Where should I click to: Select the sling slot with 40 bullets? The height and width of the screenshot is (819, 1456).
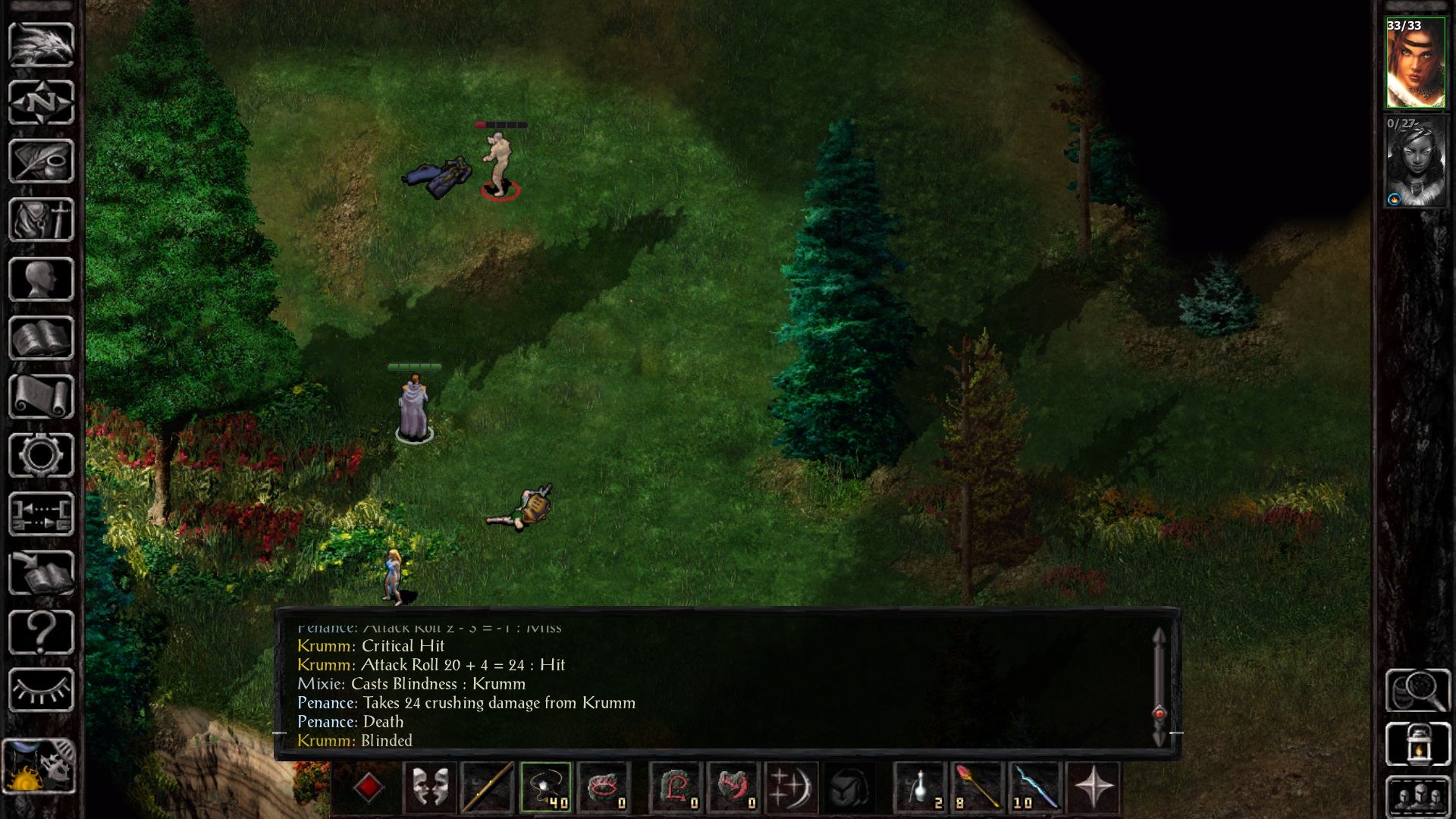pyautogui.click(x=545, y=787)
